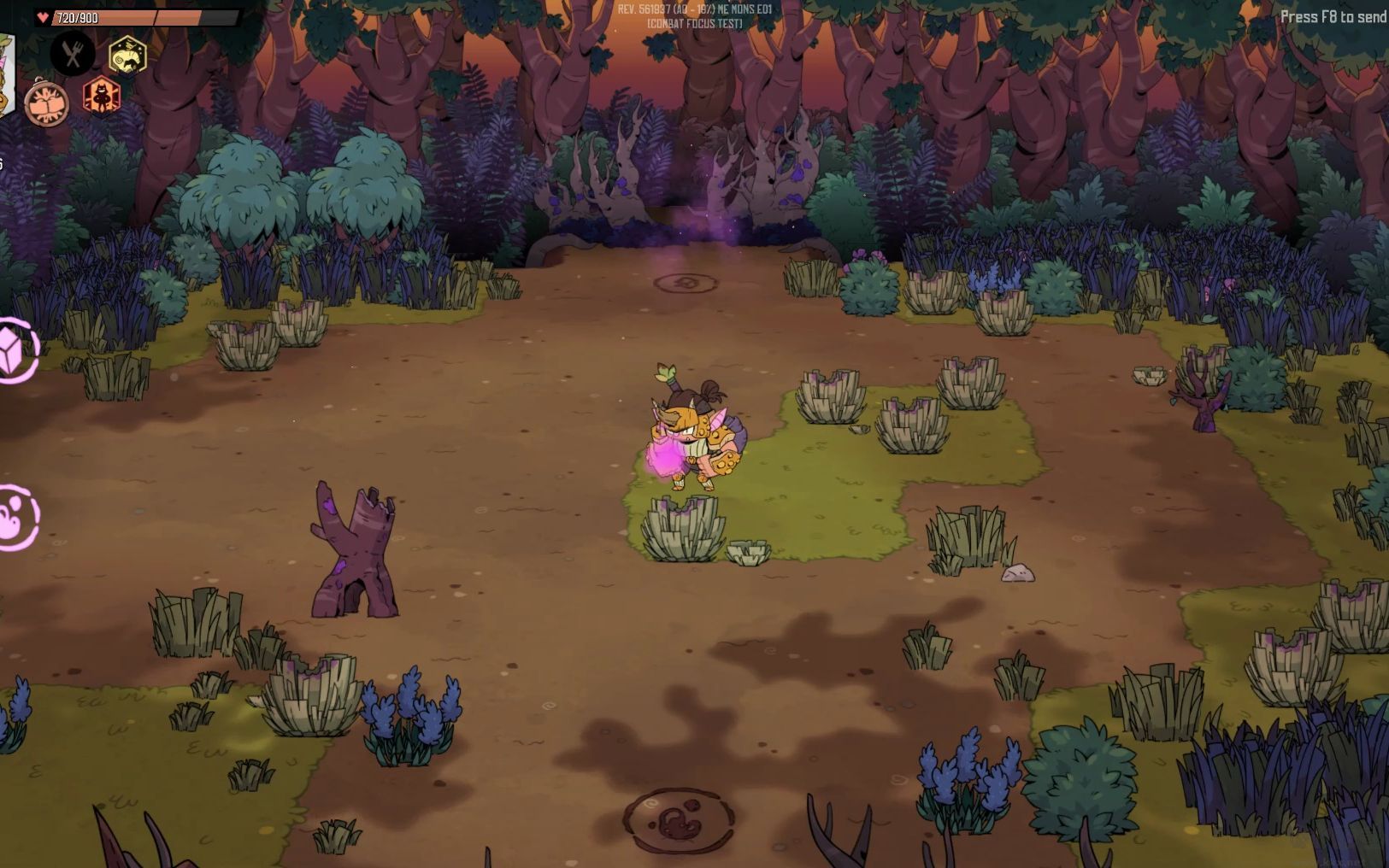
Task: Click the orange hexagon grinning-cat badge
Action: pos(102,96)
